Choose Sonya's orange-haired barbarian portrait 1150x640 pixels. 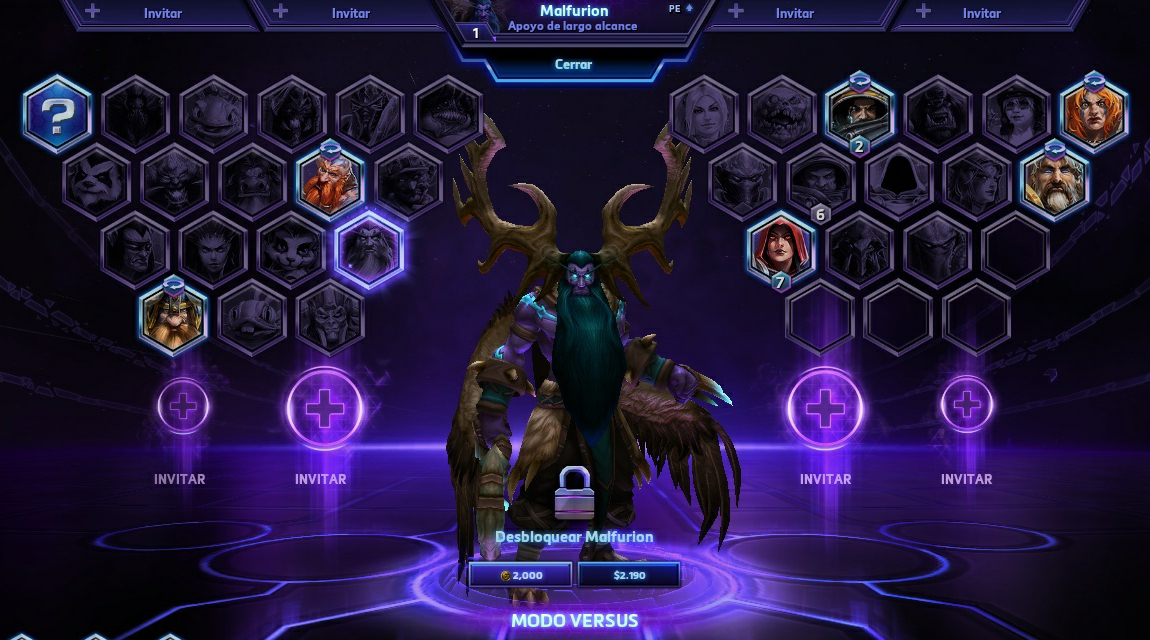coord(1094,112)
